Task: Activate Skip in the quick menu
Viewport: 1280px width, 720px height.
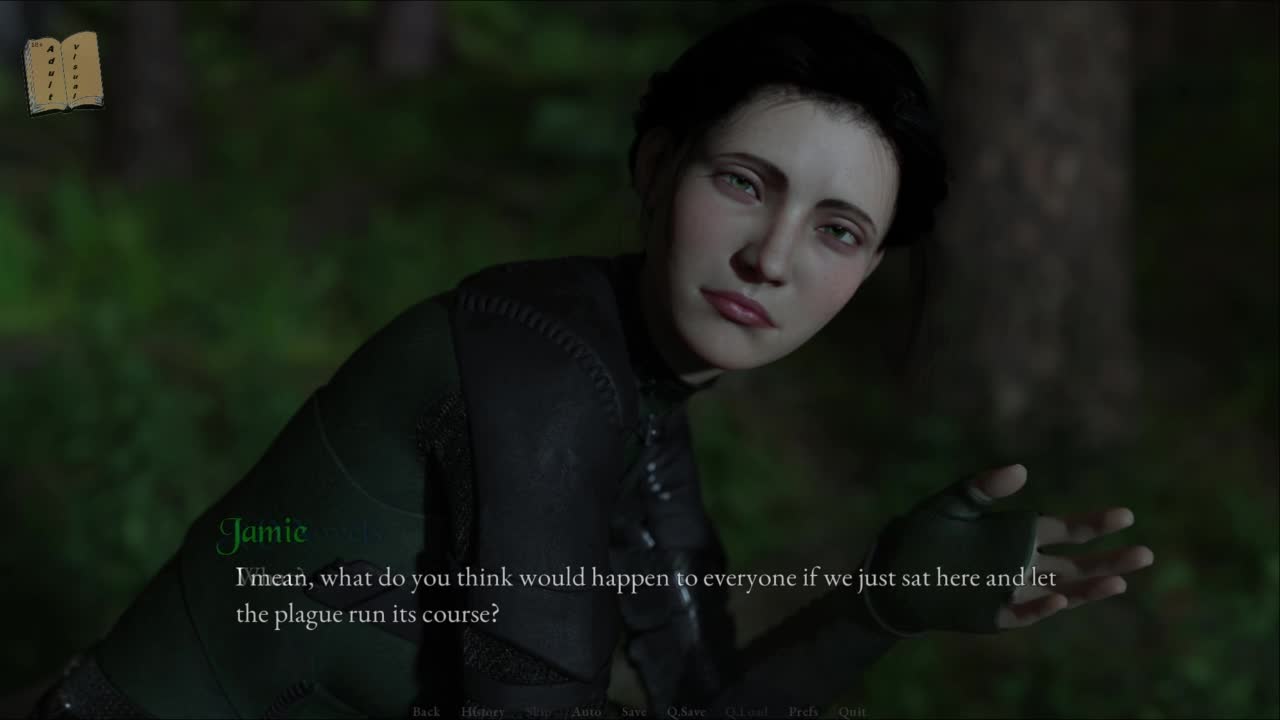Action: tap(539, 711)
